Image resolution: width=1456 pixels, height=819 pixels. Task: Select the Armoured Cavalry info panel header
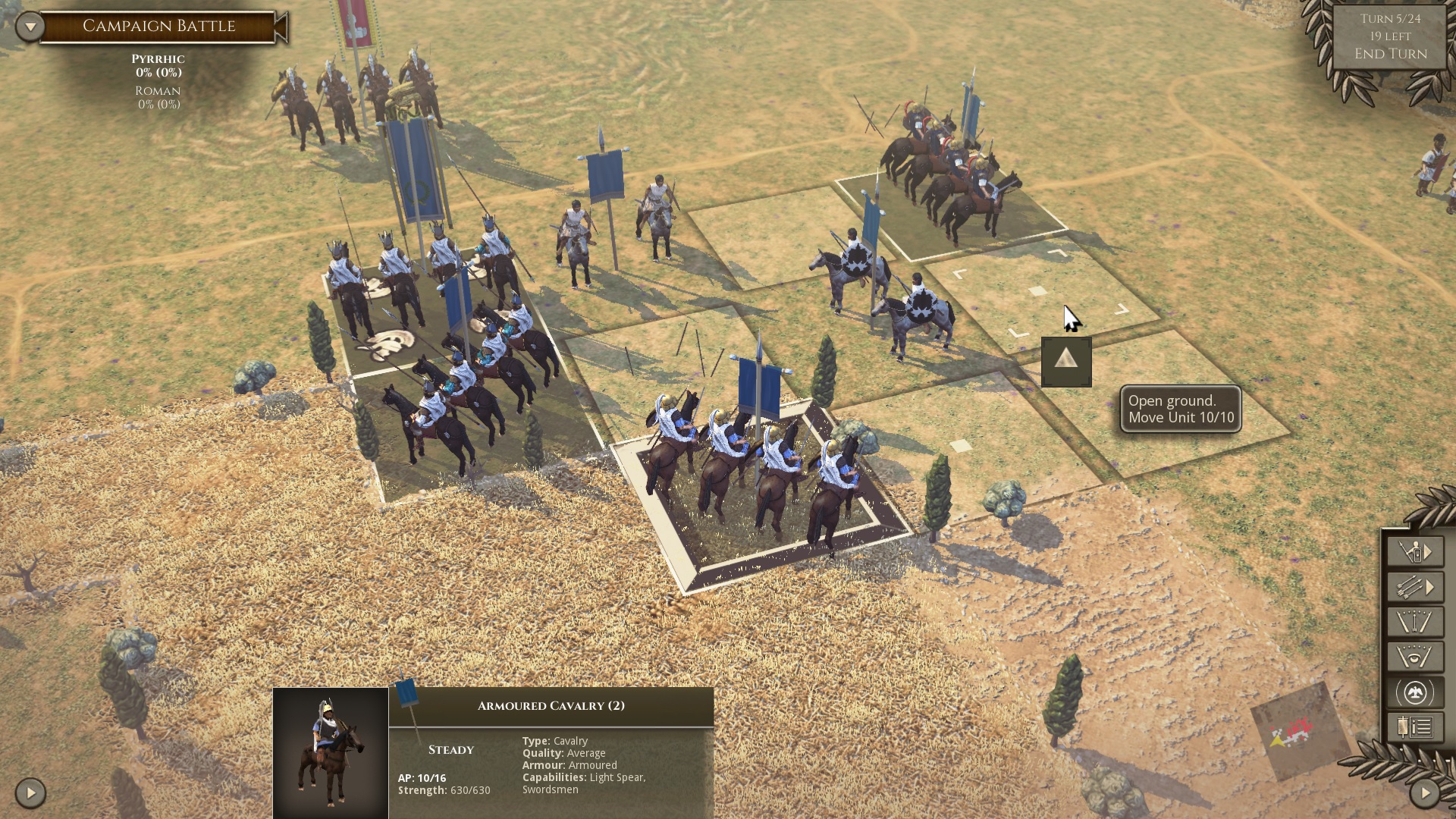(x=549, y=704)
